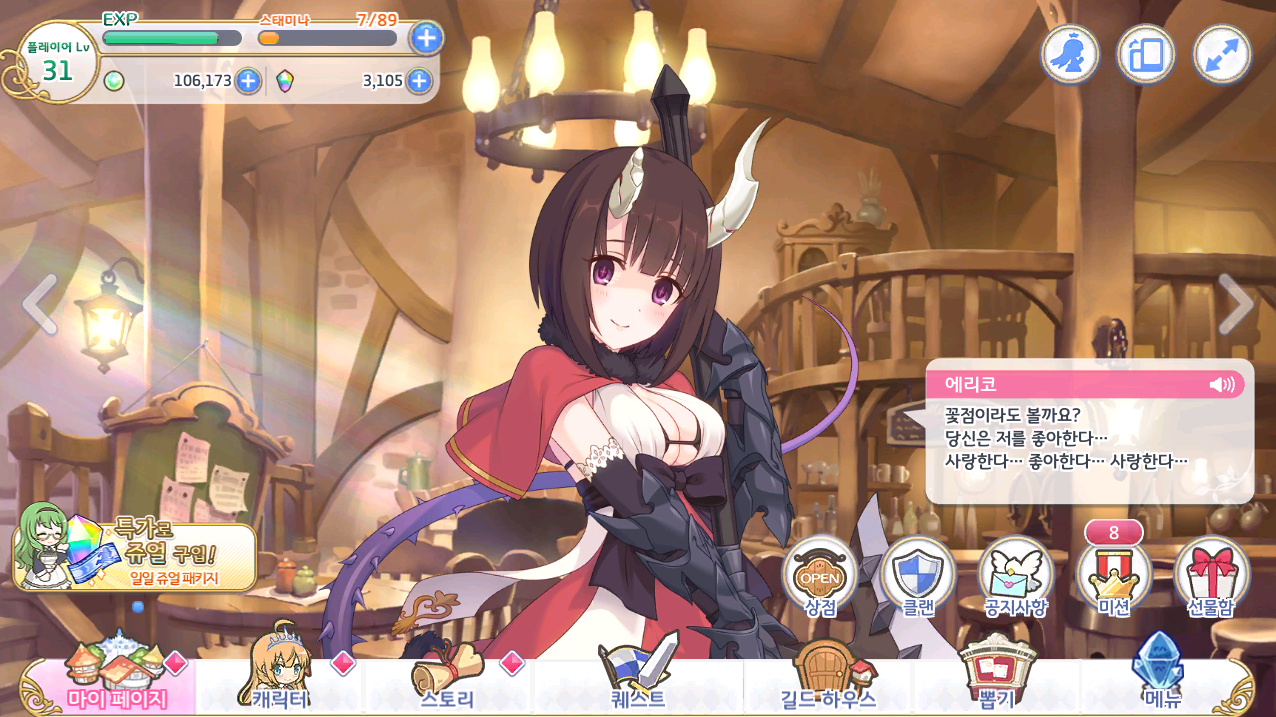Open the 클랜 clan shield icon
The image size is (1276, 717).
click(x=917, y=575)
